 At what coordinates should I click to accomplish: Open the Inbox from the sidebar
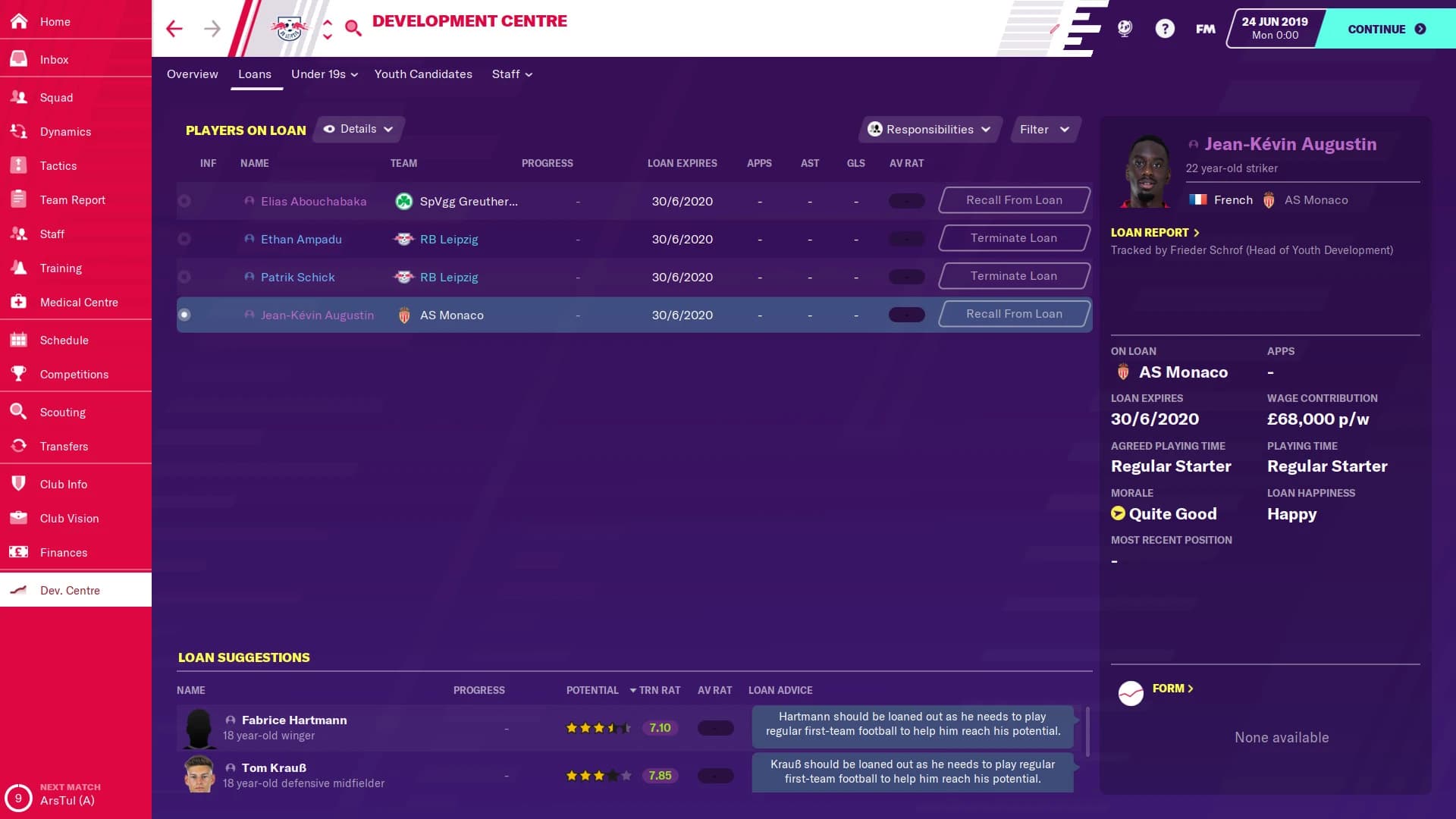pos(53,59)
